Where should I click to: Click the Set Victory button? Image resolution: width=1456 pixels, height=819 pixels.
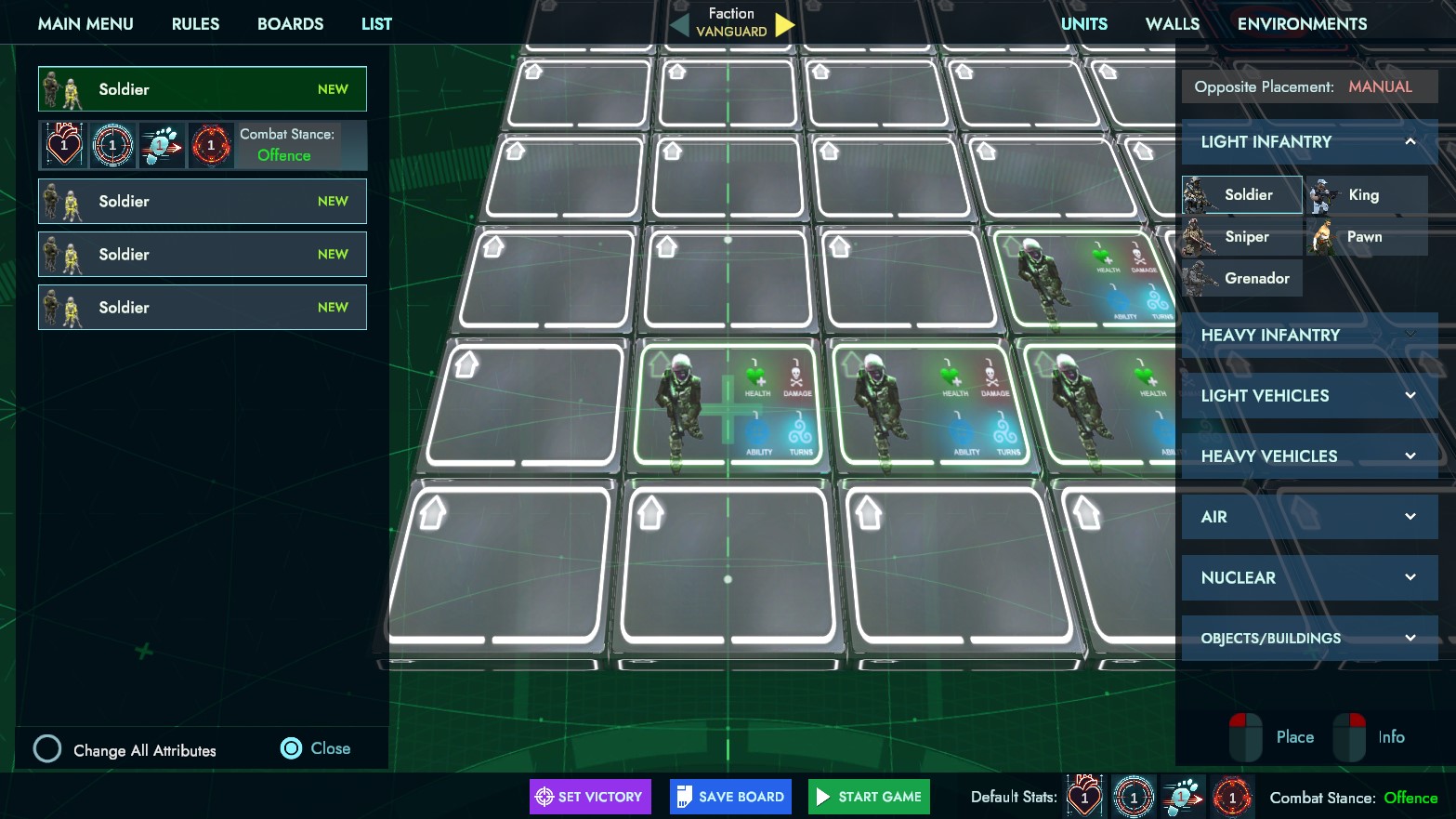pyautogui.click(x=590, y=797)
